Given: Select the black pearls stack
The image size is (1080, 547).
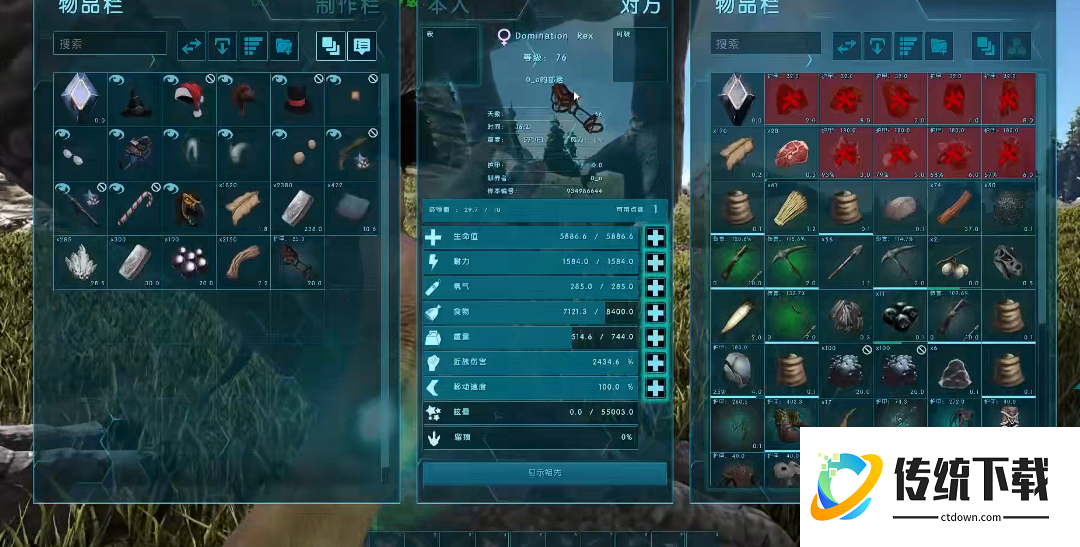Looking at the screenshot, I should tap(188, 262).
